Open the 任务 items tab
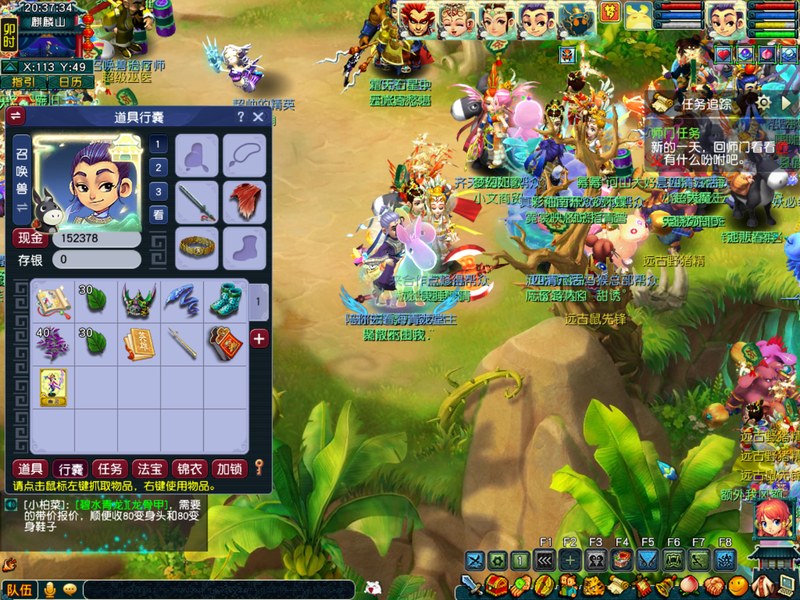 [108, 468]
